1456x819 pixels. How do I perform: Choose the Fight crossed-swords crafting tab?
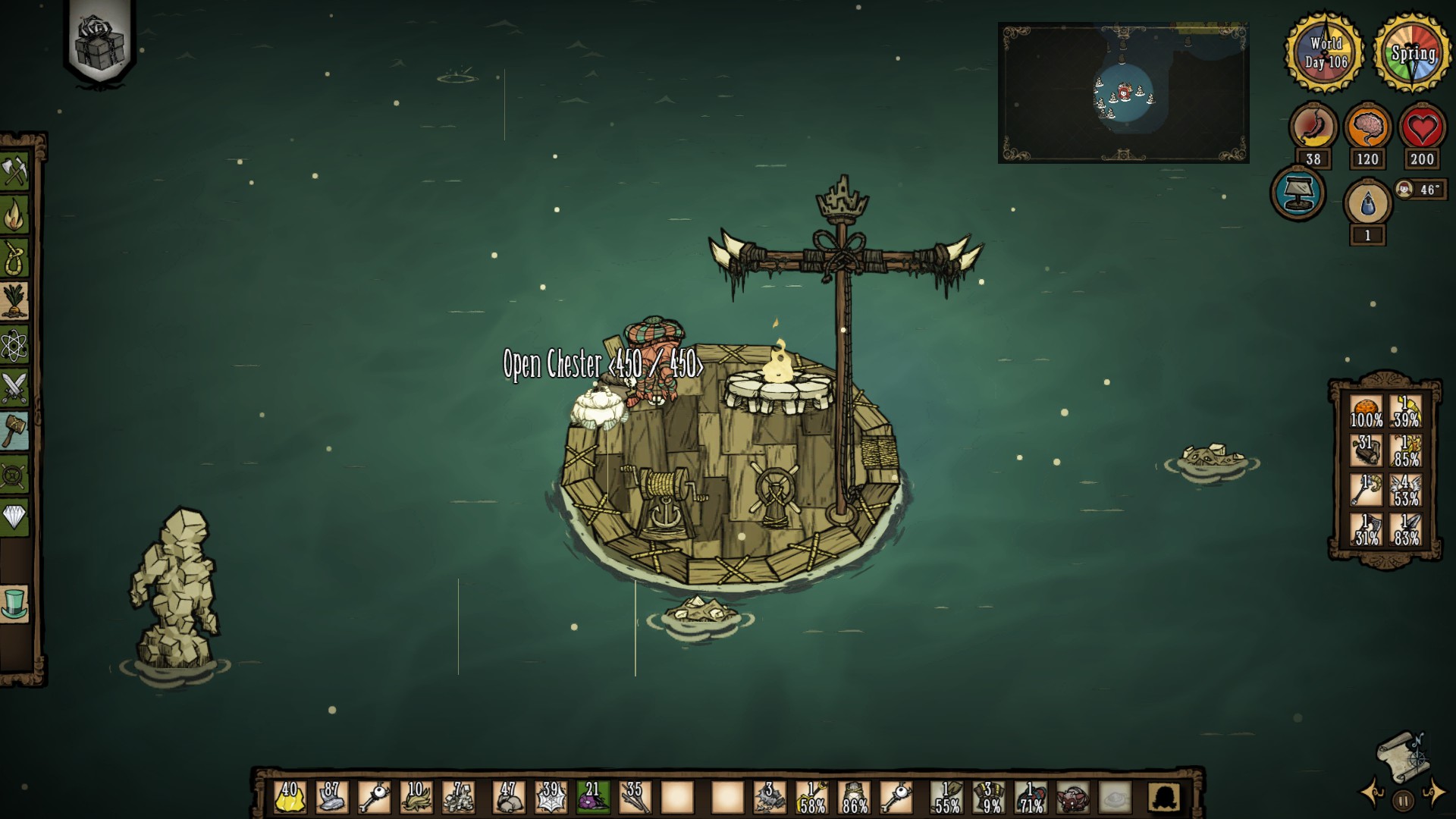point(14,388)
